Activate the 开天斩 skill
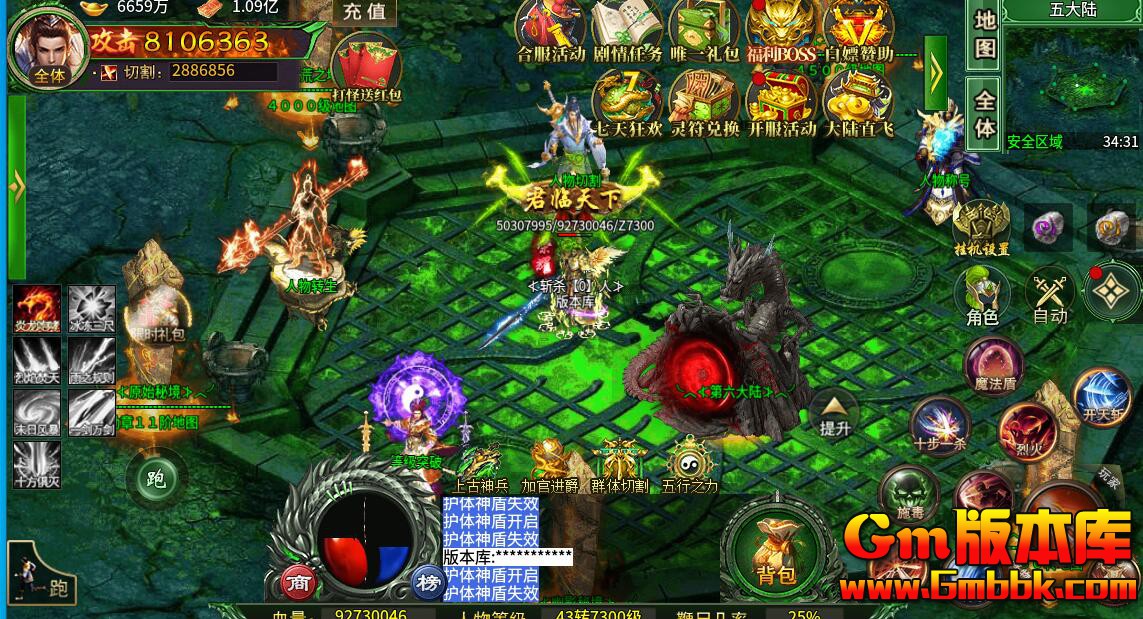Screen dimensions: 1143x619 pyautogui.click(x=1101, y=393)
